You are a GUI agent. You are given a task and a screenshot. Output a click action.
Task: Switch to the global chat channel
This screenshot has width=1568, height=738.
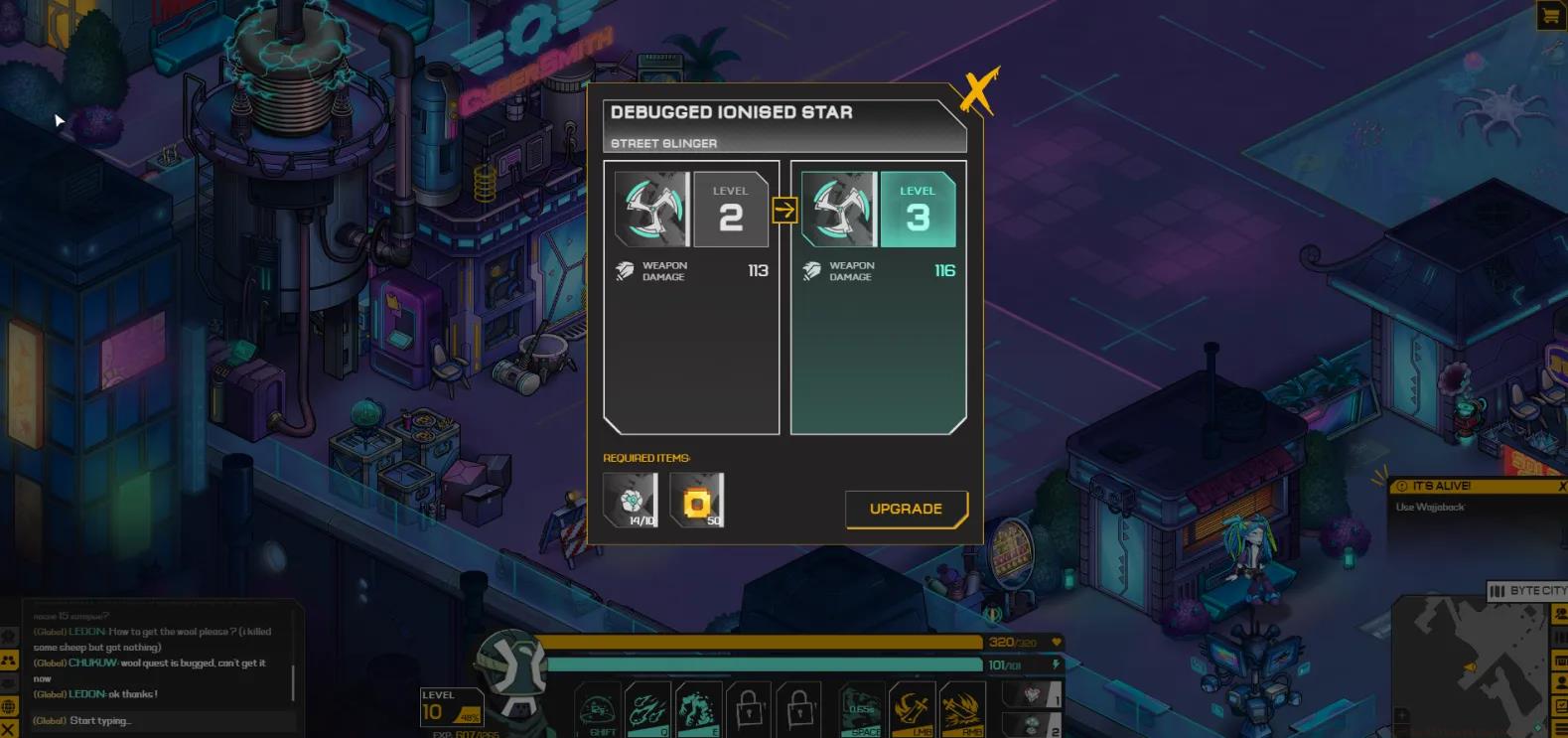click(9, 706)
